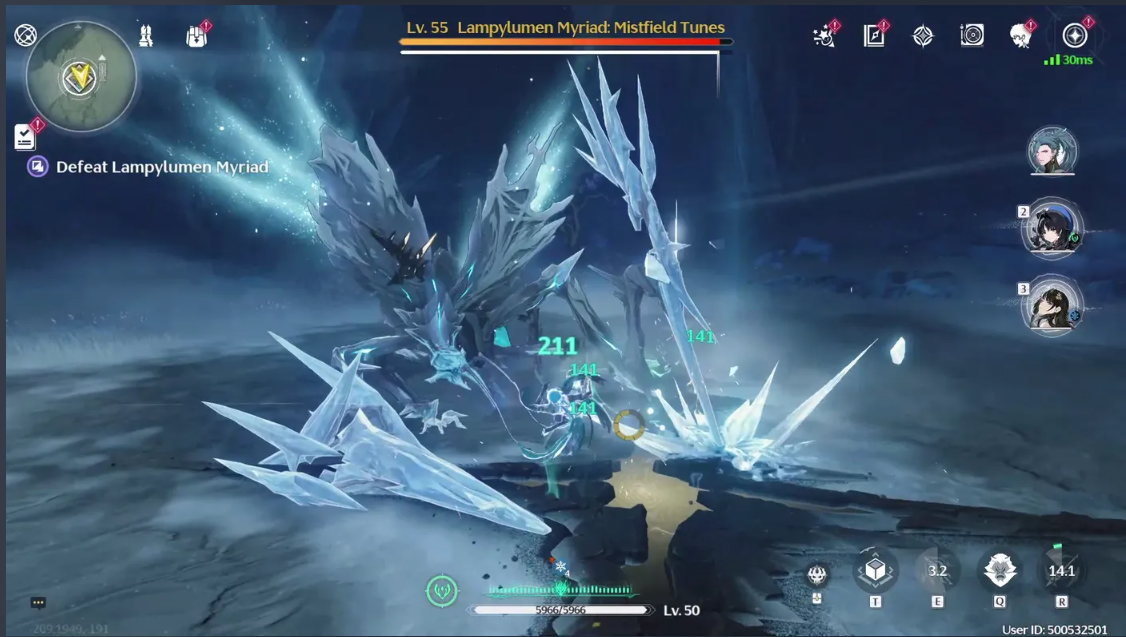Open the events icon with sparkling stars
The image size is (1126, 637).
pyautogui.click(x=825, y=36)
